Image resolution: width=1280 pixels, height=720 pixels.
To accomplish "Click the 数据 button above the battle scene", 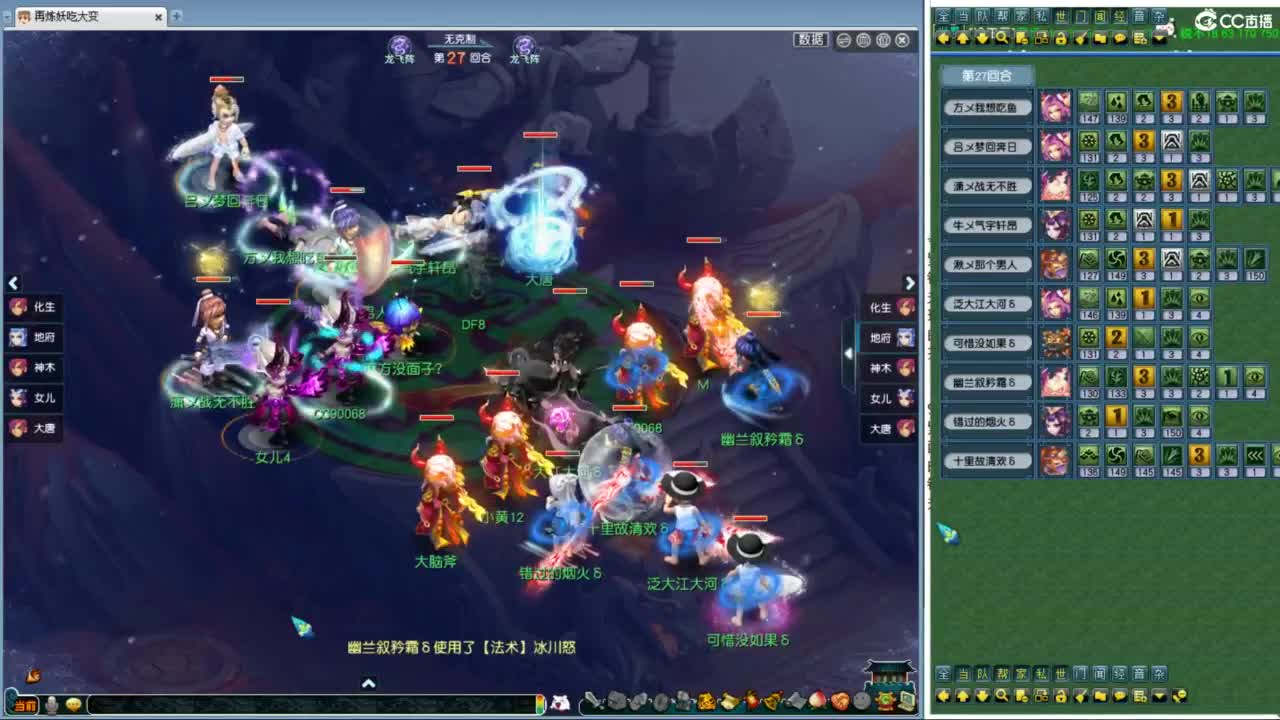I will (813, 38).
